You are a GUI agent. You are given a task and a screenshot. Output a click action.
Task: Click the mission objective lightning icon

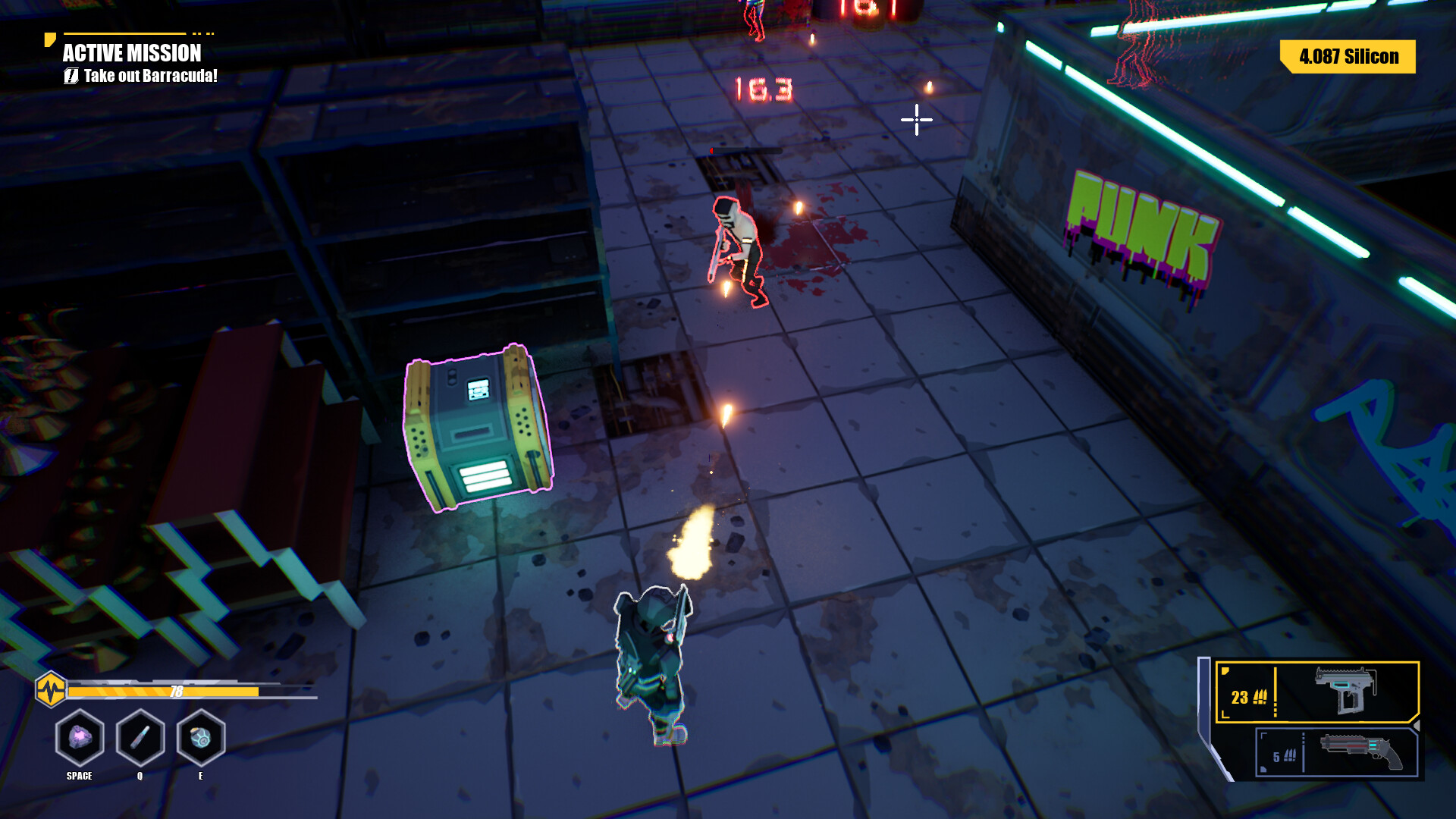click(x=71, y=76)
